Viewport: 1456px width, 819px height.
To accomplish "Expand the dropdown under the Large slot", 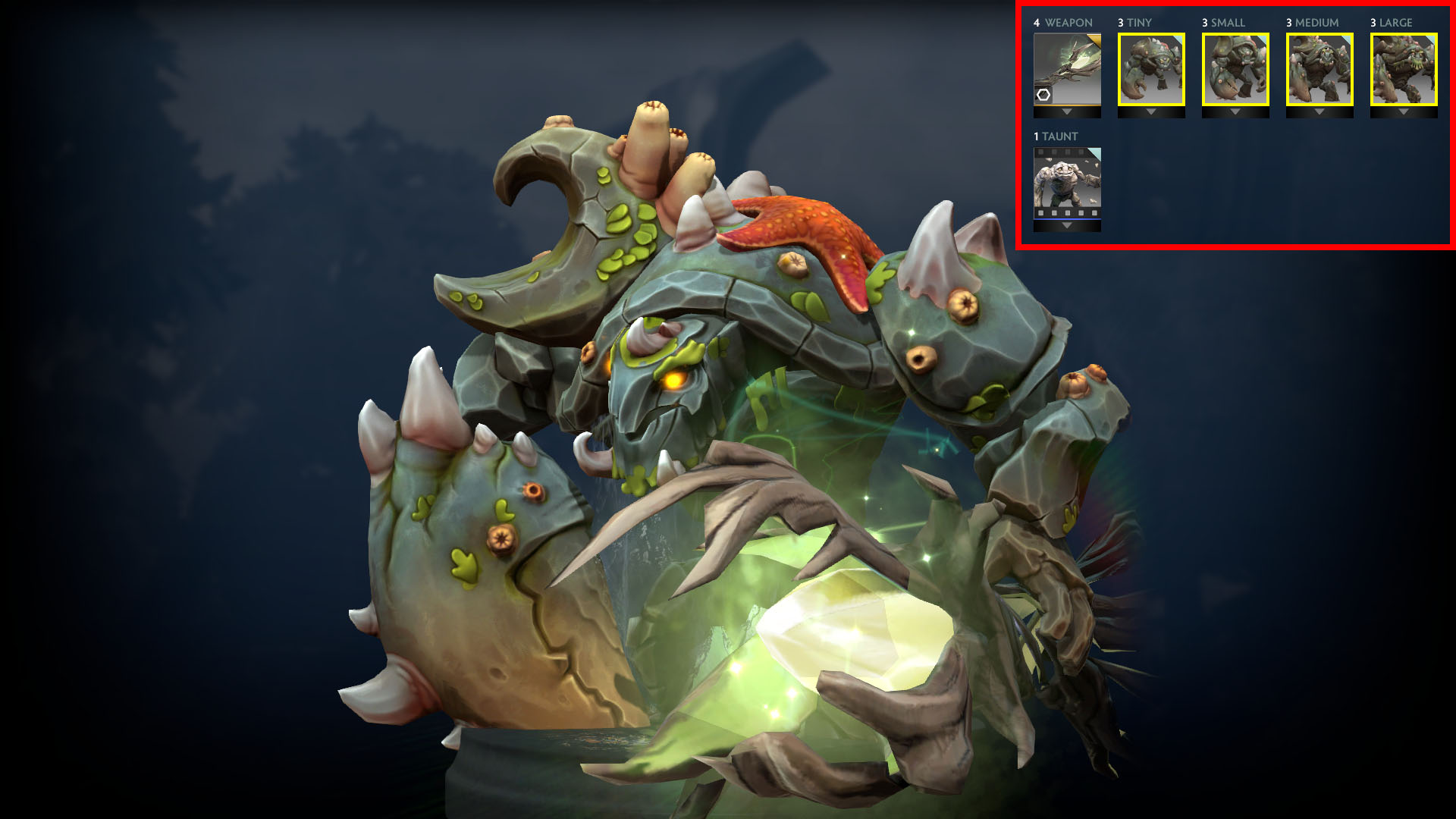I will pos(1404,112).
